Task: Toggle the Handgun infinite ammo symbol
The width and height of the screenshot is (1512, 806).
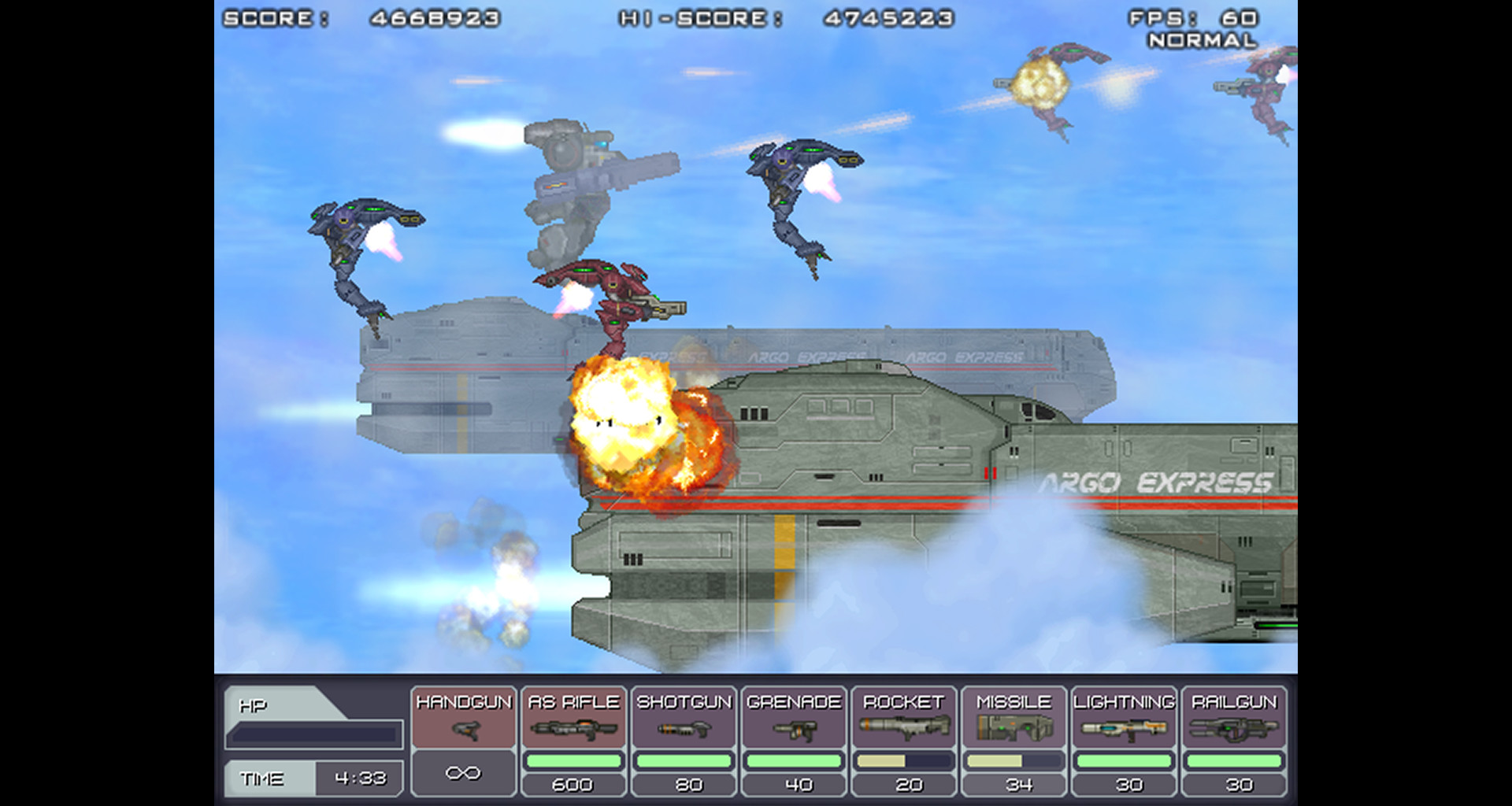Action: click(x=463, y=772)
